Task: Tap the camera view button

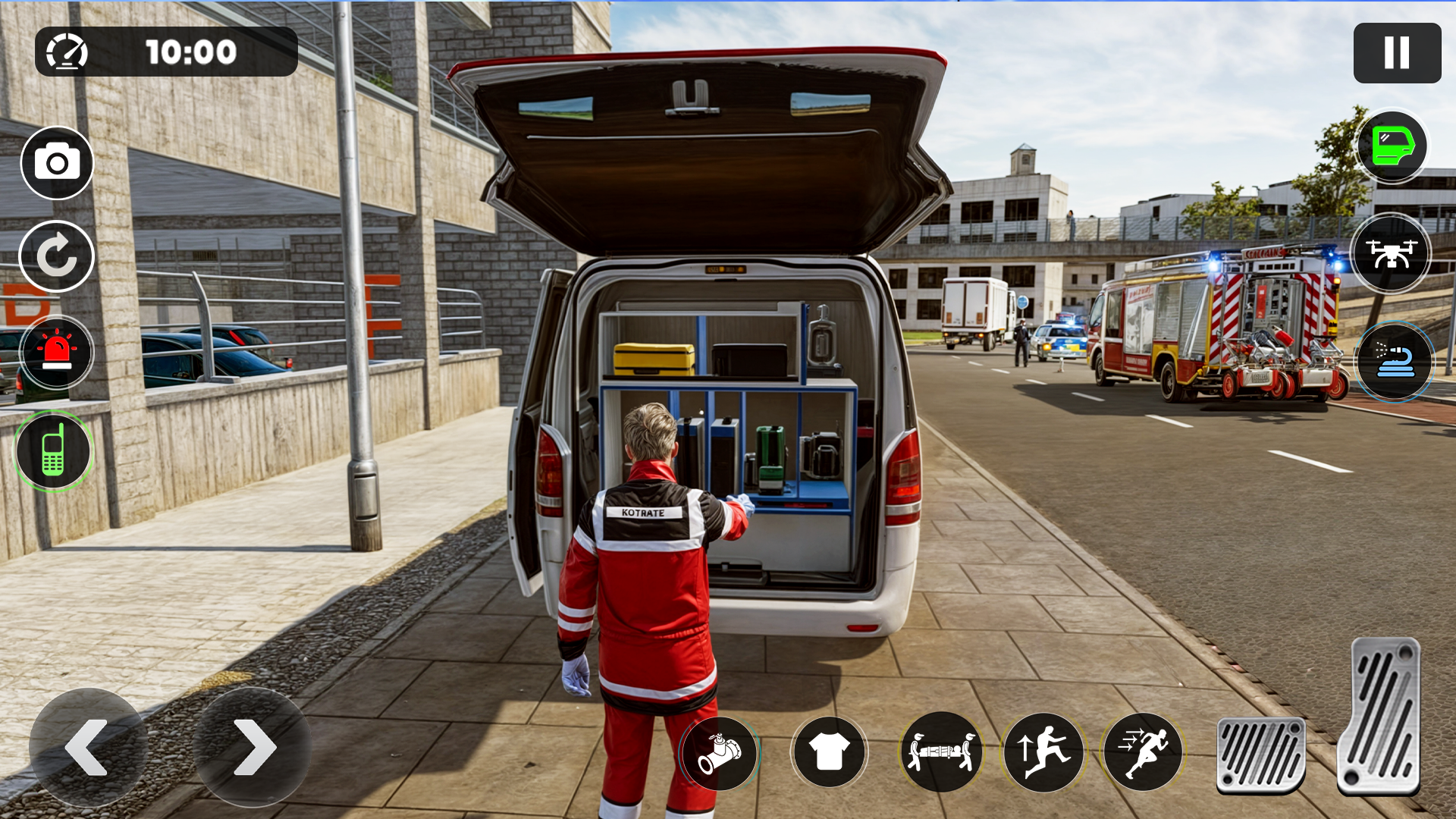Action: point(57,163)
